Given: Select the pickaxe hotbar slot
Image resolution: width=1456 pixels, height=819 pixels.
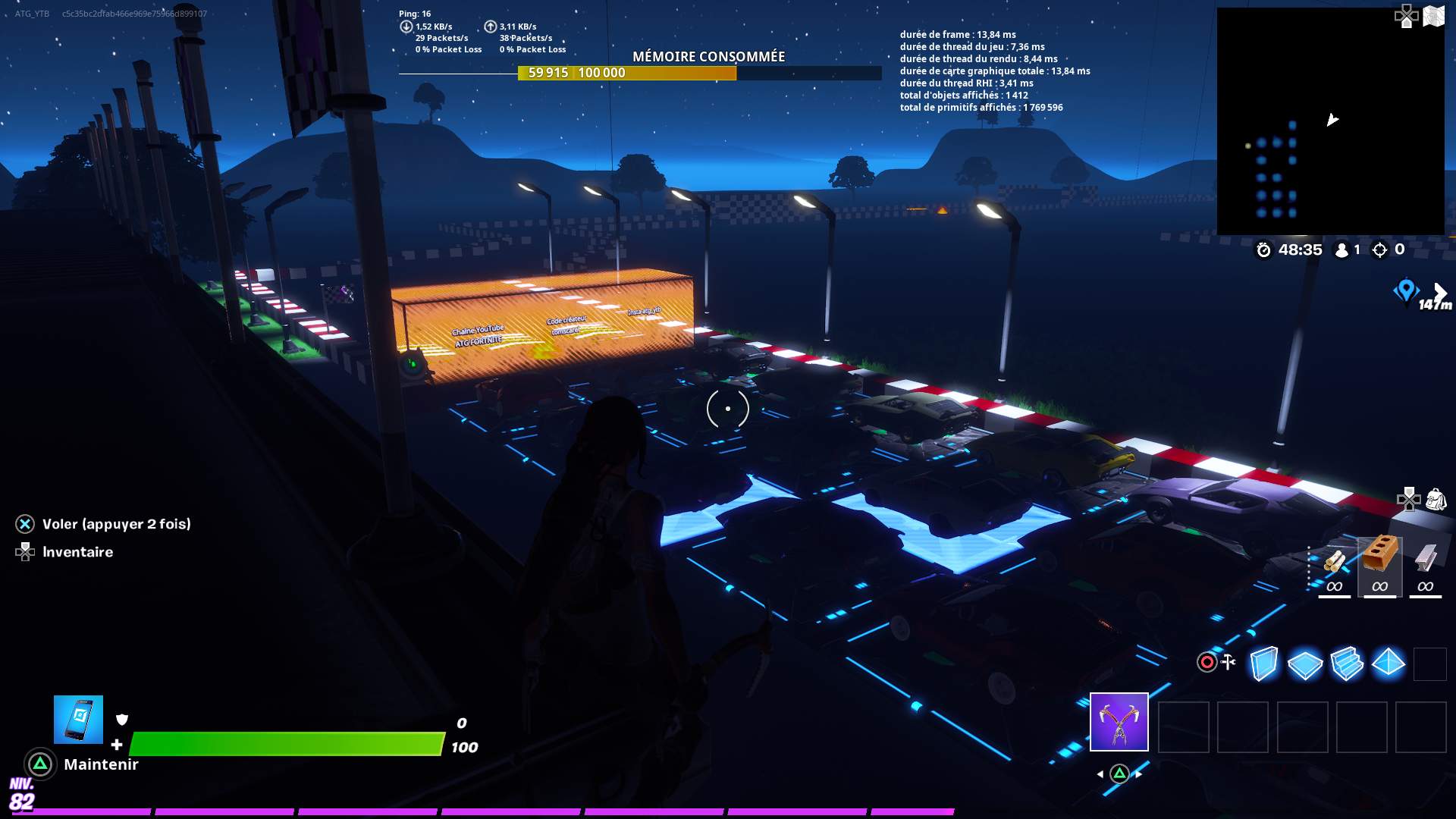Looking at the screenshot, I should (x=1119, y=722).
